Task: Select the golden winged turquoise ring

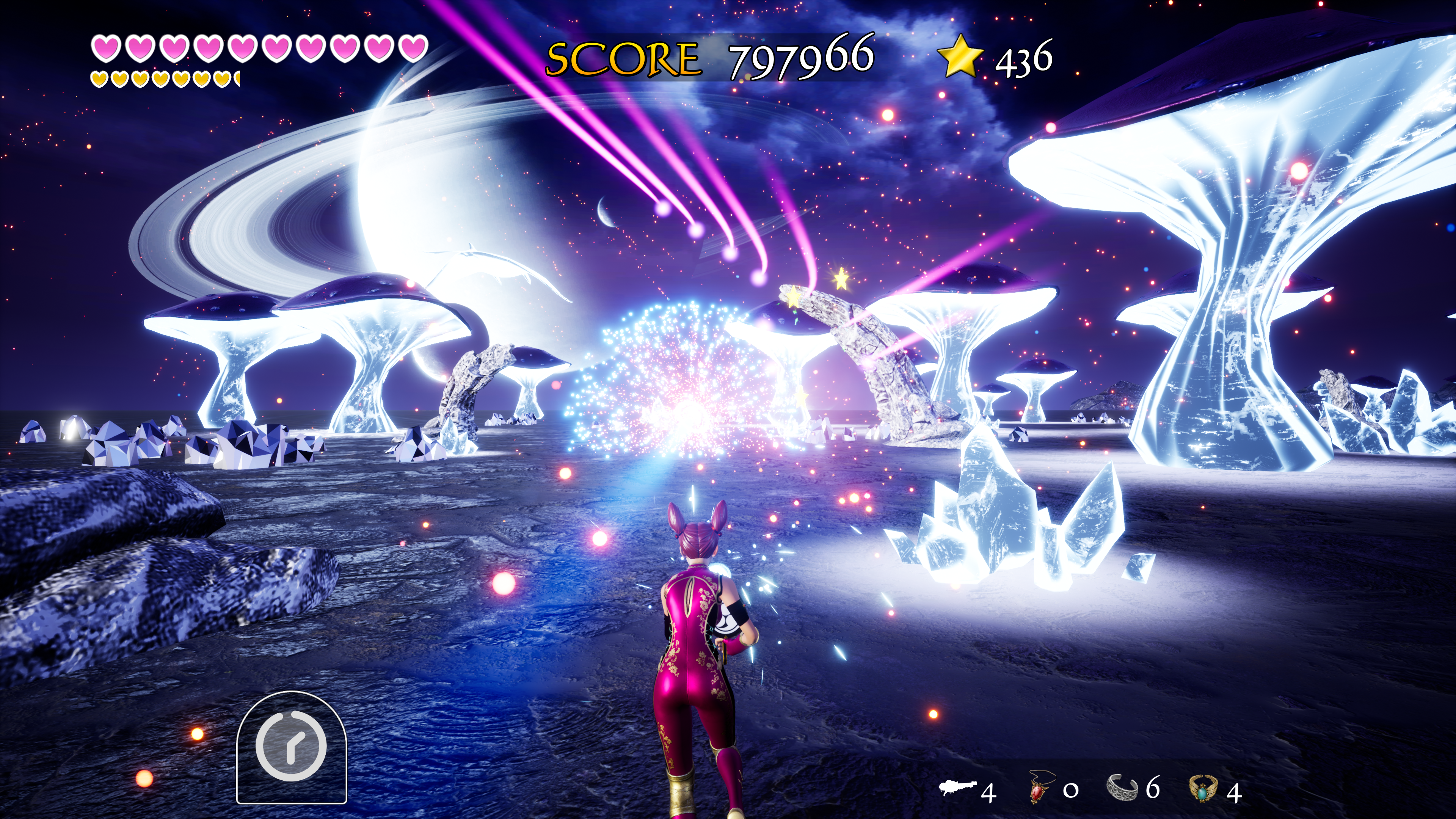Action: pos(1203,789)
